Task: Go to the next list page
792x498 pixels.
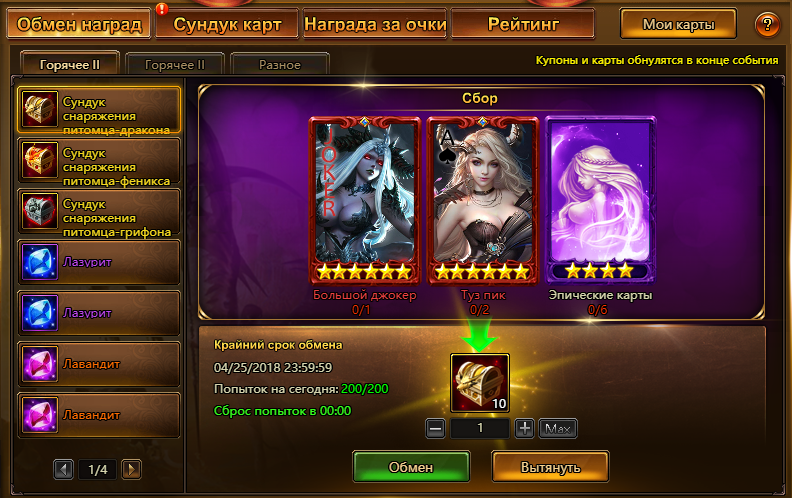Action: [131, 468]
